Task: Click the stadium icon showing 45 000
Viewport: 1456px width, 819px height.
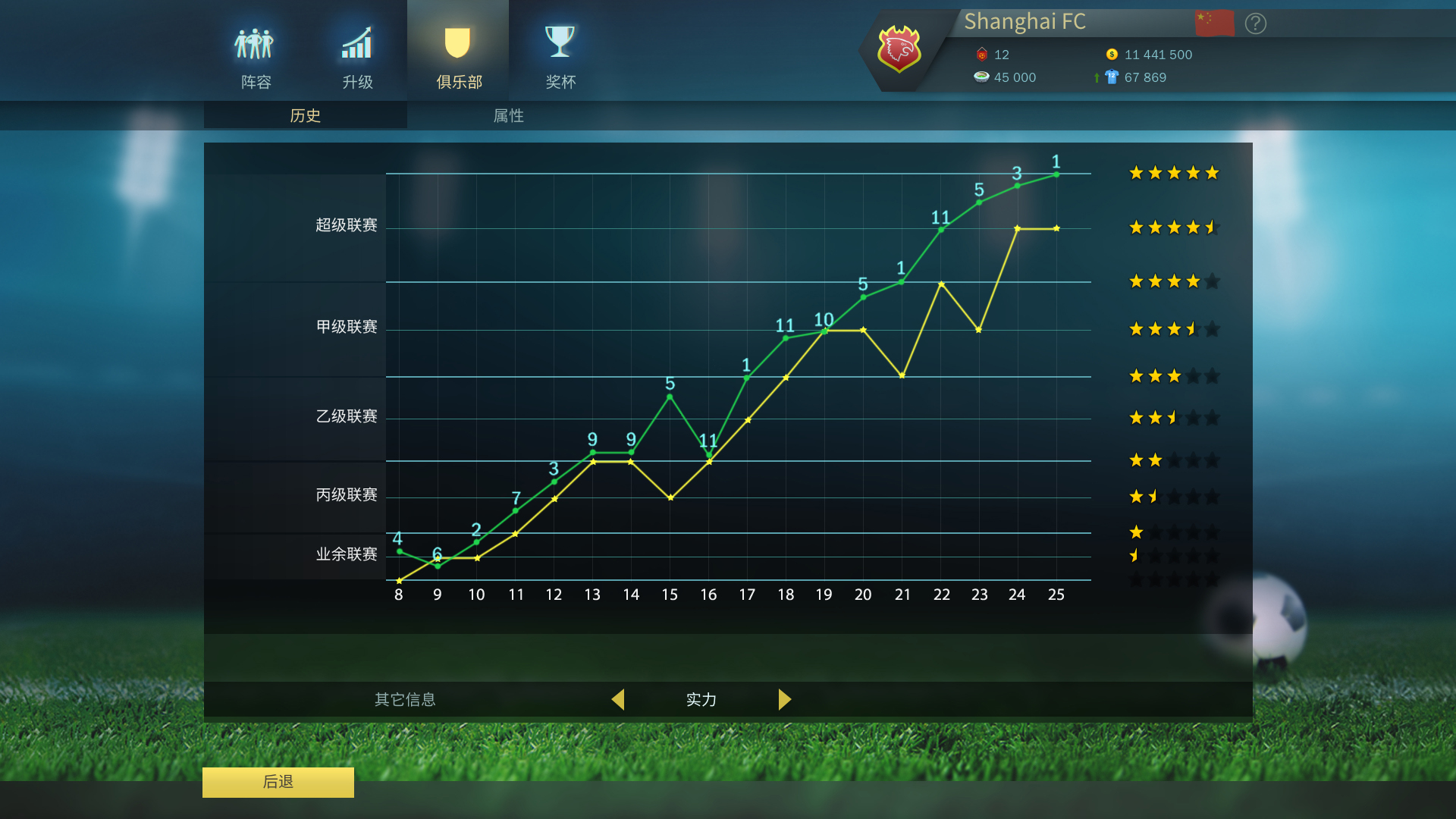Action: [x=981, y=77]
